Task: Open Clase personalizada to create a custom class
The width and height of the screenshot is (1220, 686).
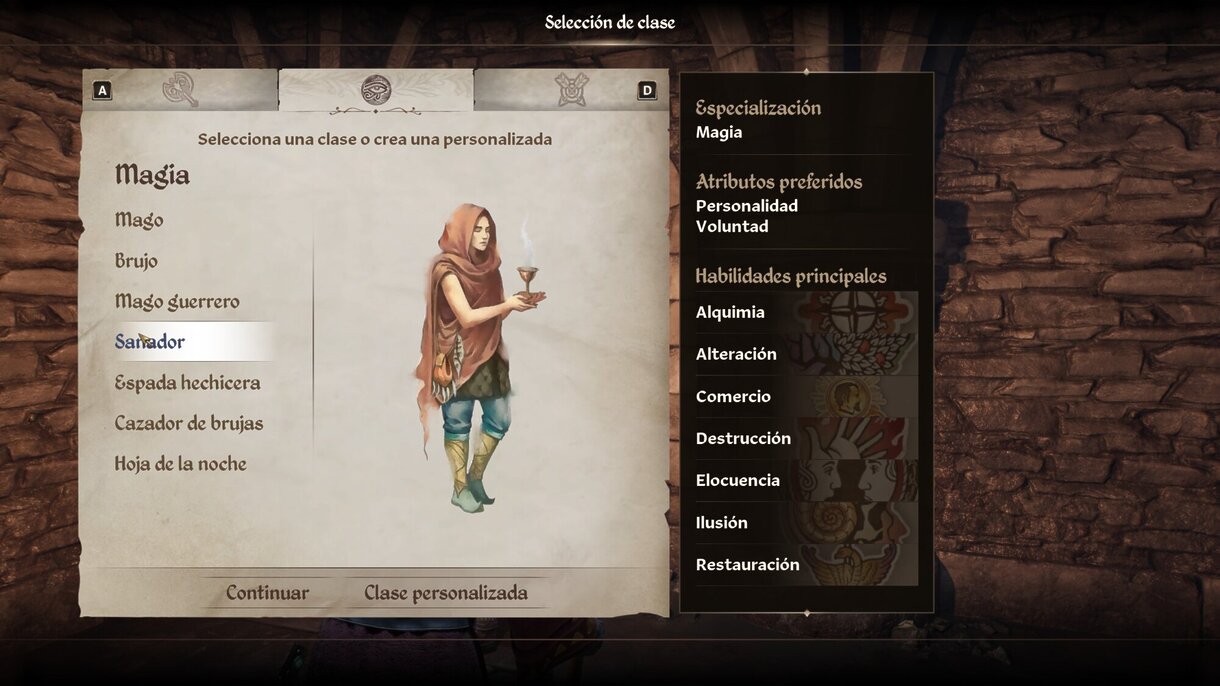Action: [x=445, y=593]
